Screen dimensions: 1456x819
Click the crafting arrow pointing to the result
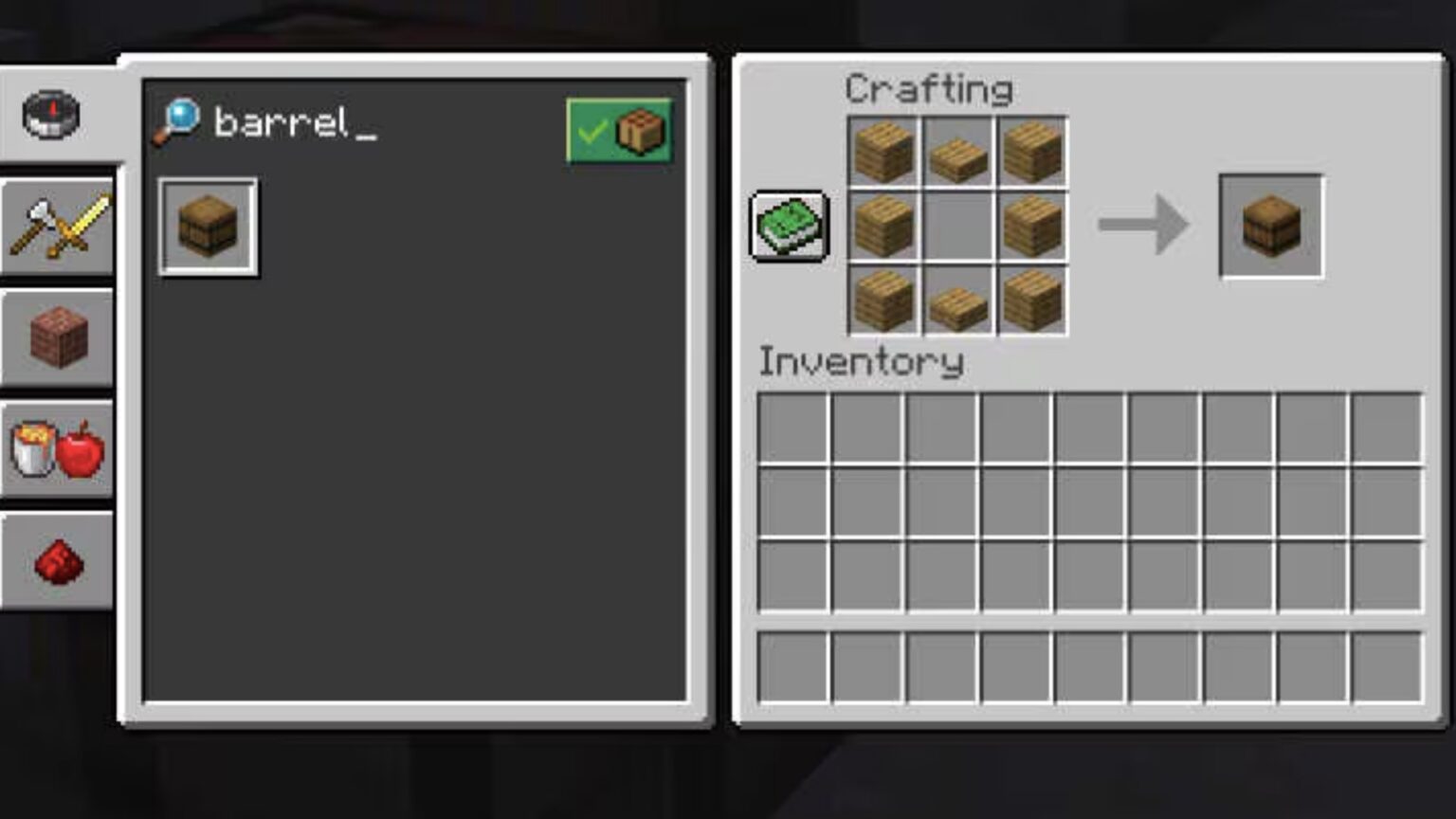point(1144,226)
